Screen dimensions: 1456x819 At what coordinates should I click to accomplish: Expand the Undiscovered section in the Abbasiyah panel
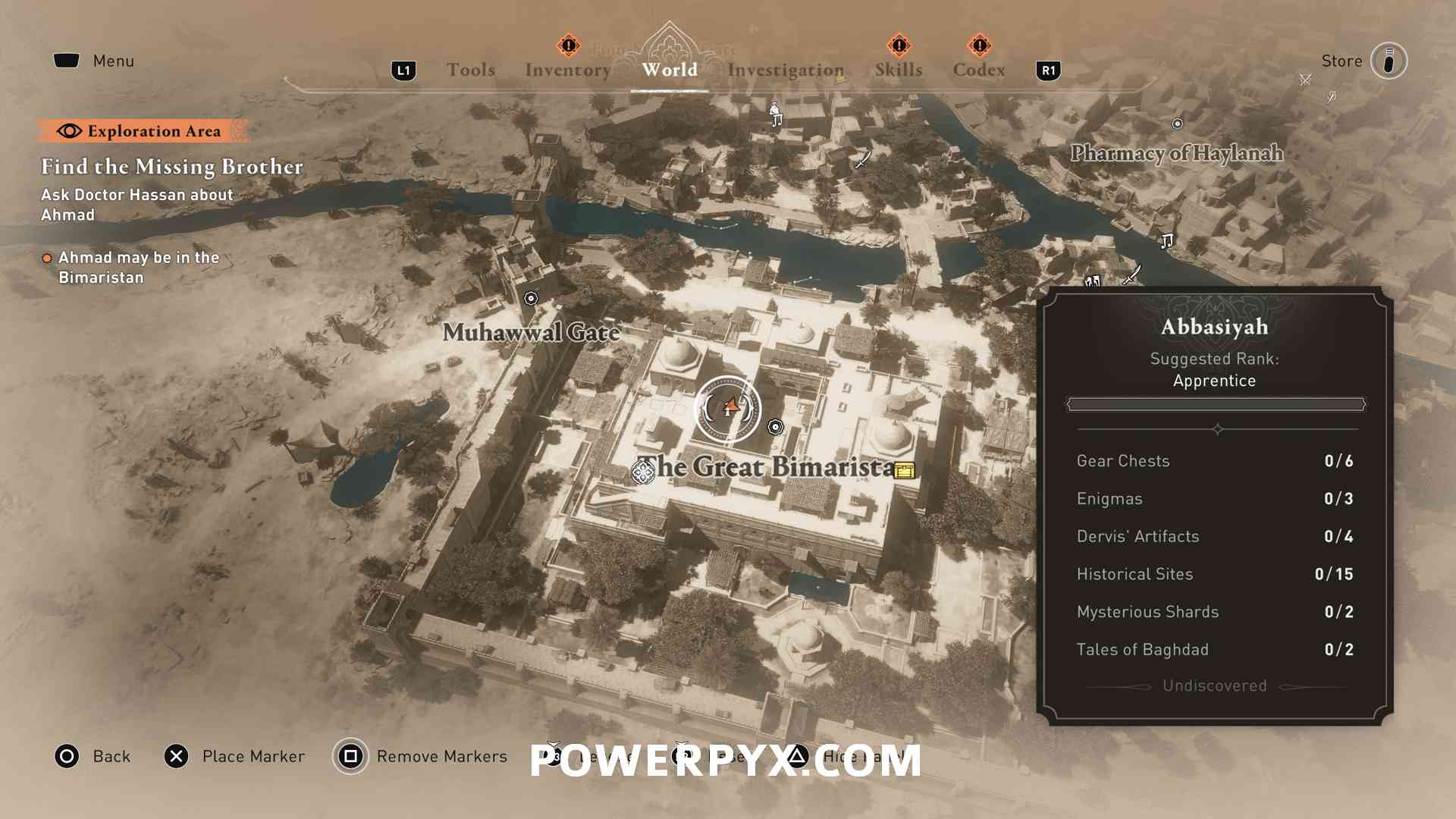point(1213,684)
